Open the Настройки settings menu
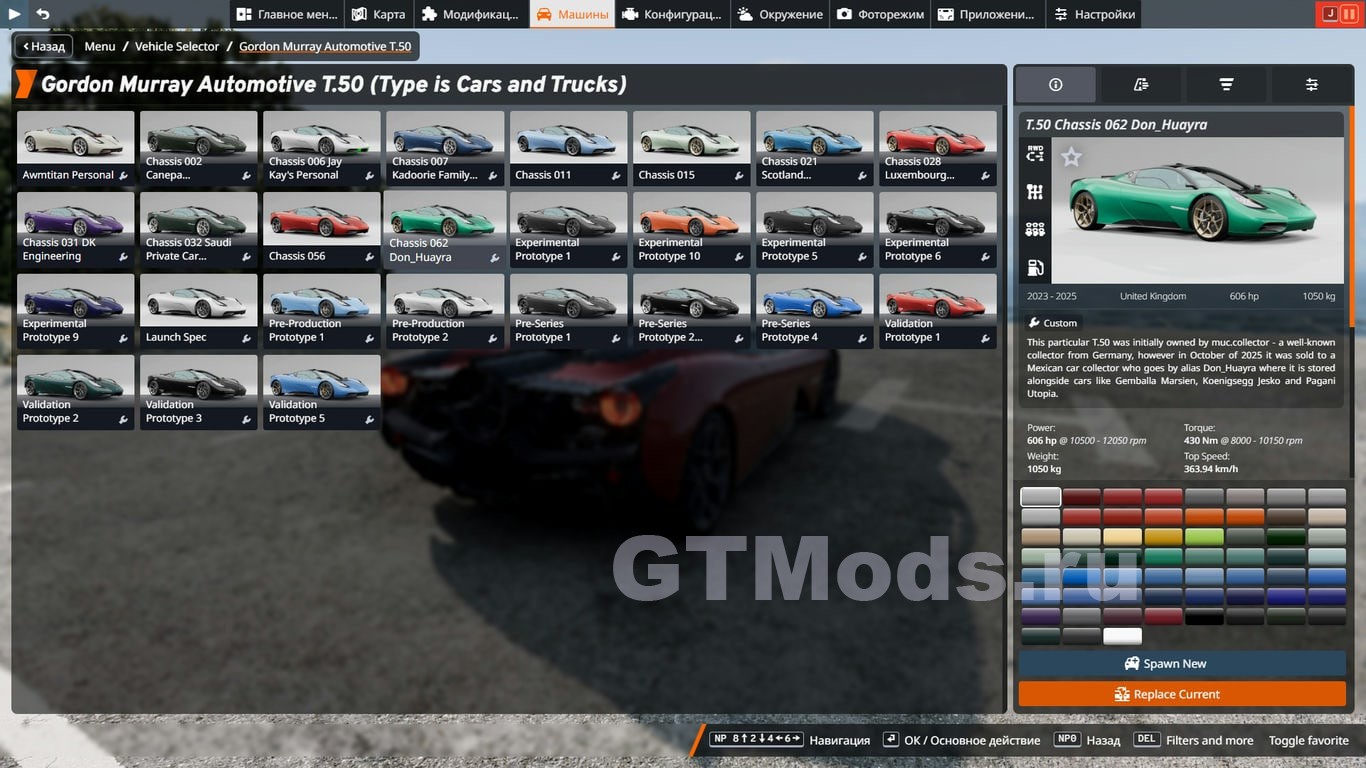The height and width of the screenshot is (768, 1366). pyautogui.click(x=1093, y=14)
